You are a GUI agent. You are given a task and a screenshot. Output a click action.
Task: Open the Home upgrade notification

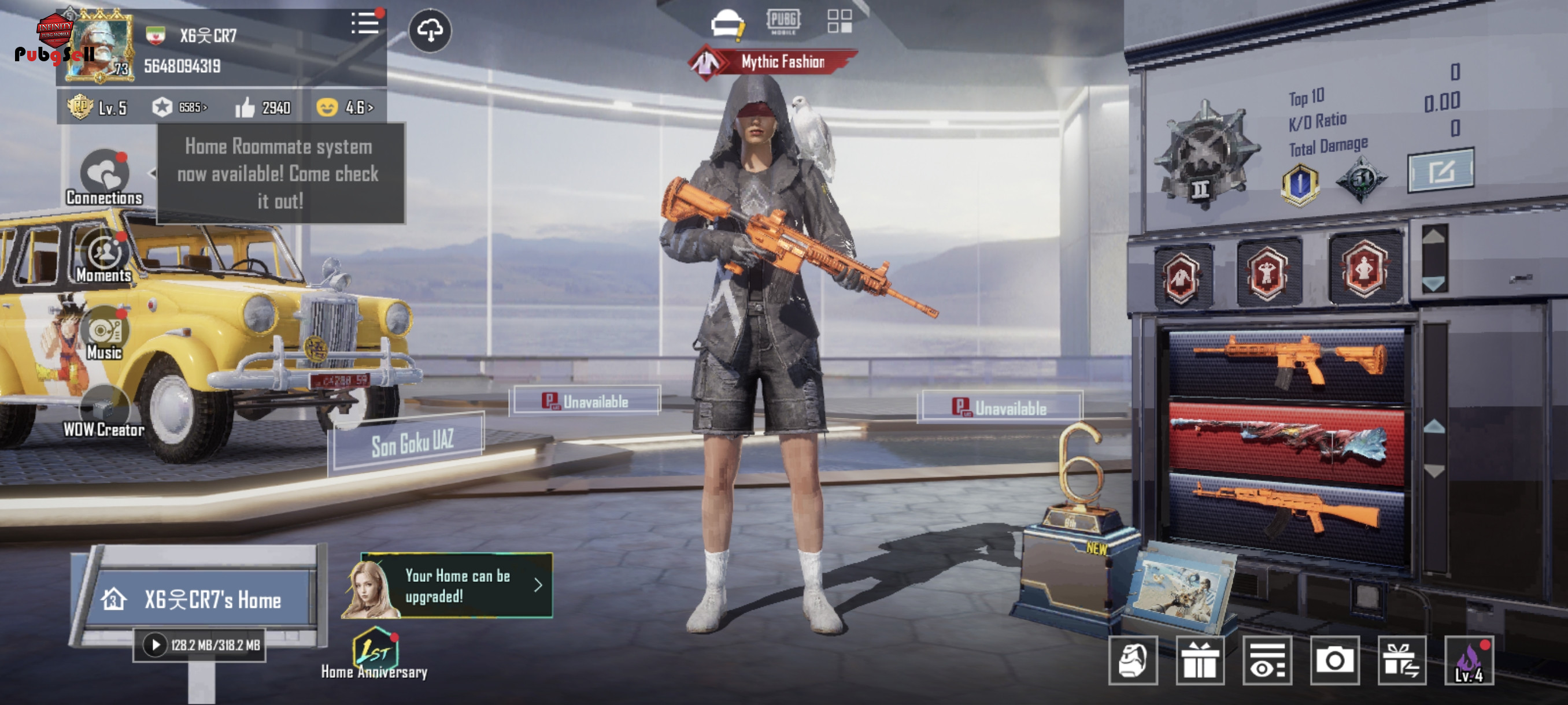[457, 586]
